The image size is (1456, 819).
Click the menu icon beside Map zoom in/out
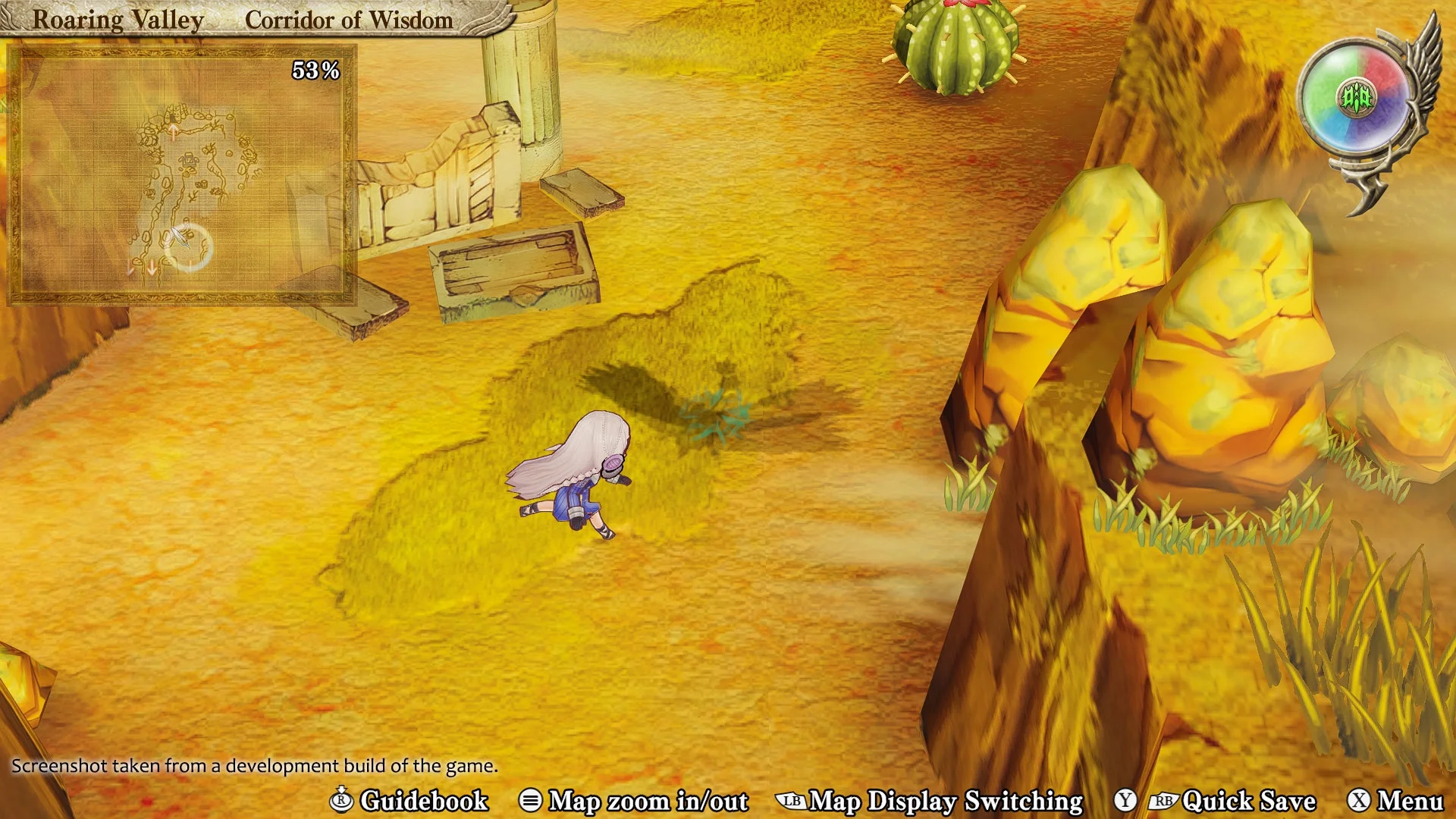(x=531, y=802)
